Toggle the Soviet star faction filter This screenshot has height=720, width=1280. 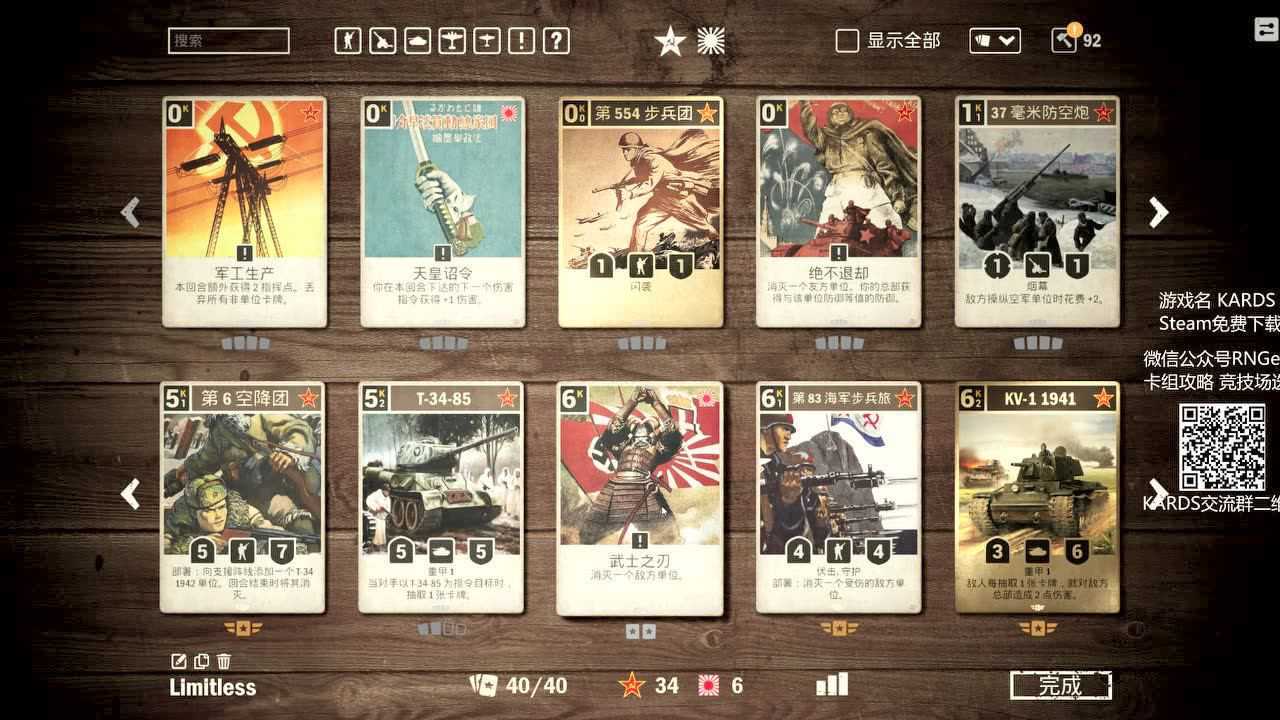(x=669, y=41)
